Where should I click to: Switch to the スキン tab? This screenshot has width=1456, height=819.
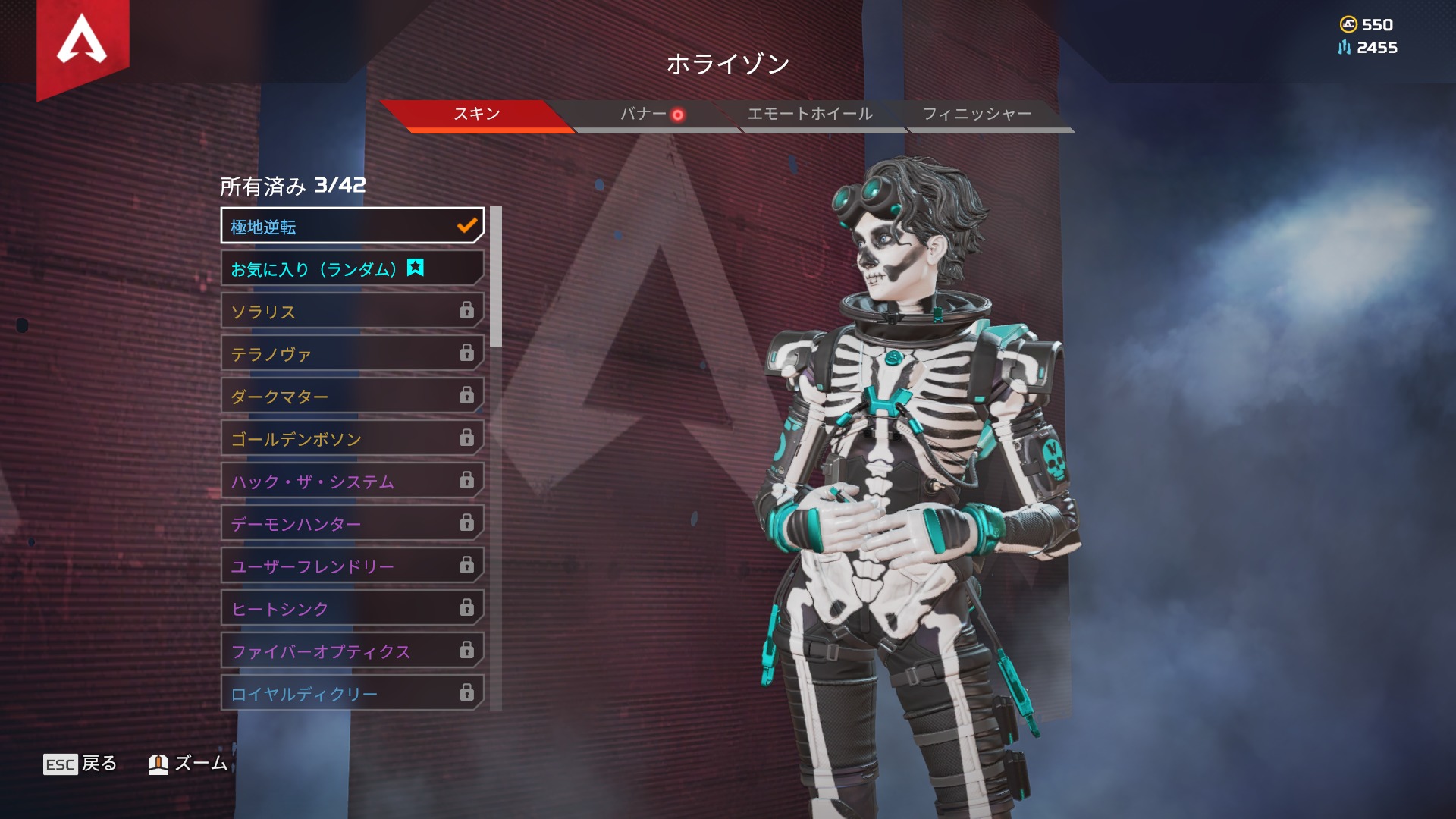476,115
